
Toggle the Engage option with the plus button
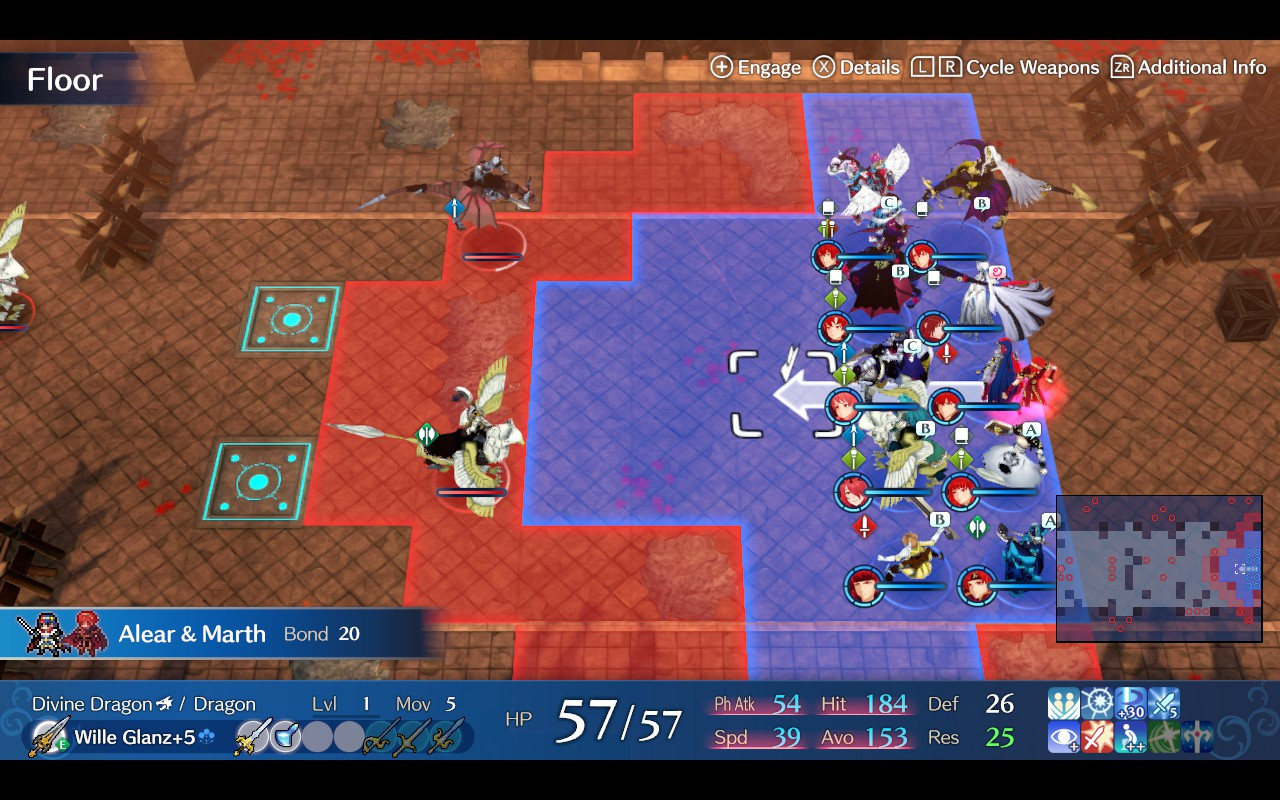tap(755, 67)
